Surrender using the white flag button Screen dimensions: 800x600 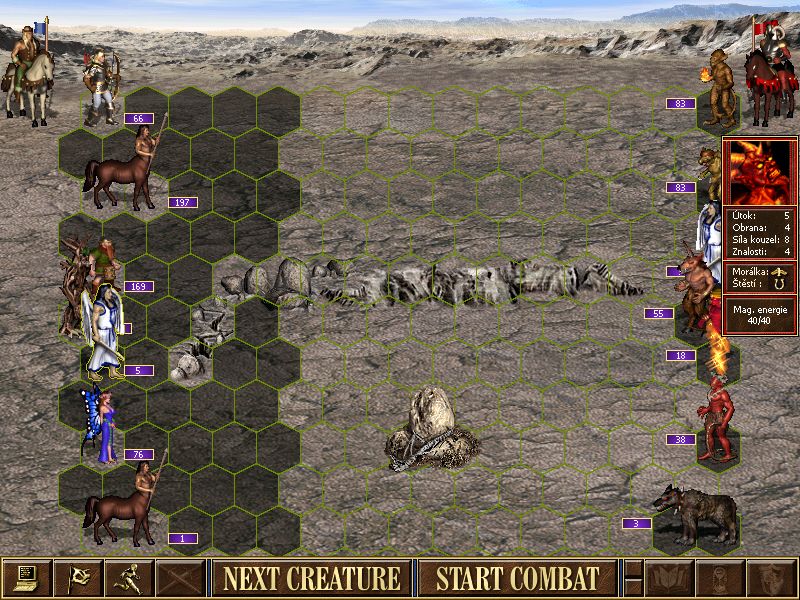pos(77,578)
